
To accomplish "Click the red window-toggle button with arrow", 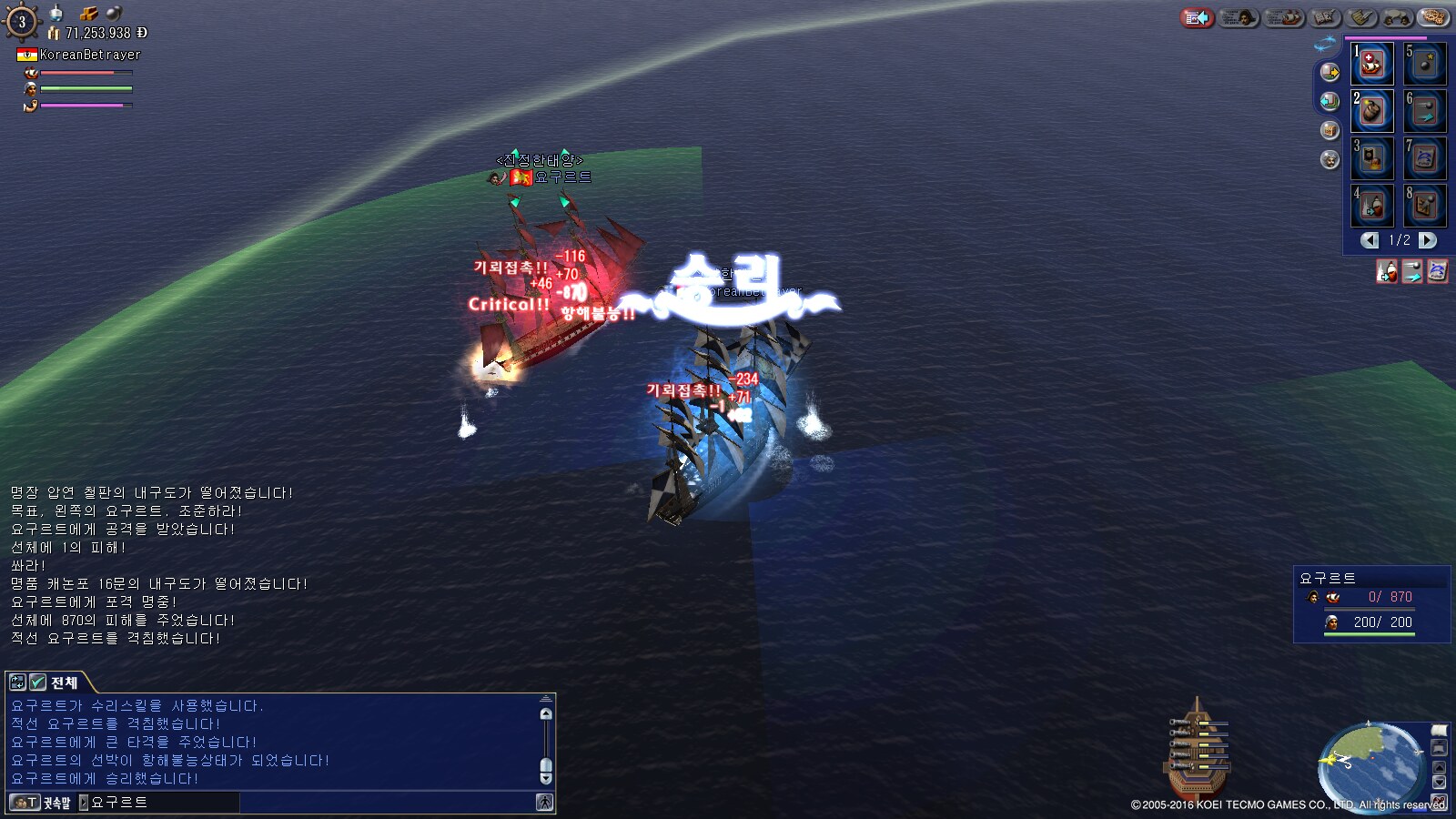I will pyautogui.click(x=1197, y=17).
